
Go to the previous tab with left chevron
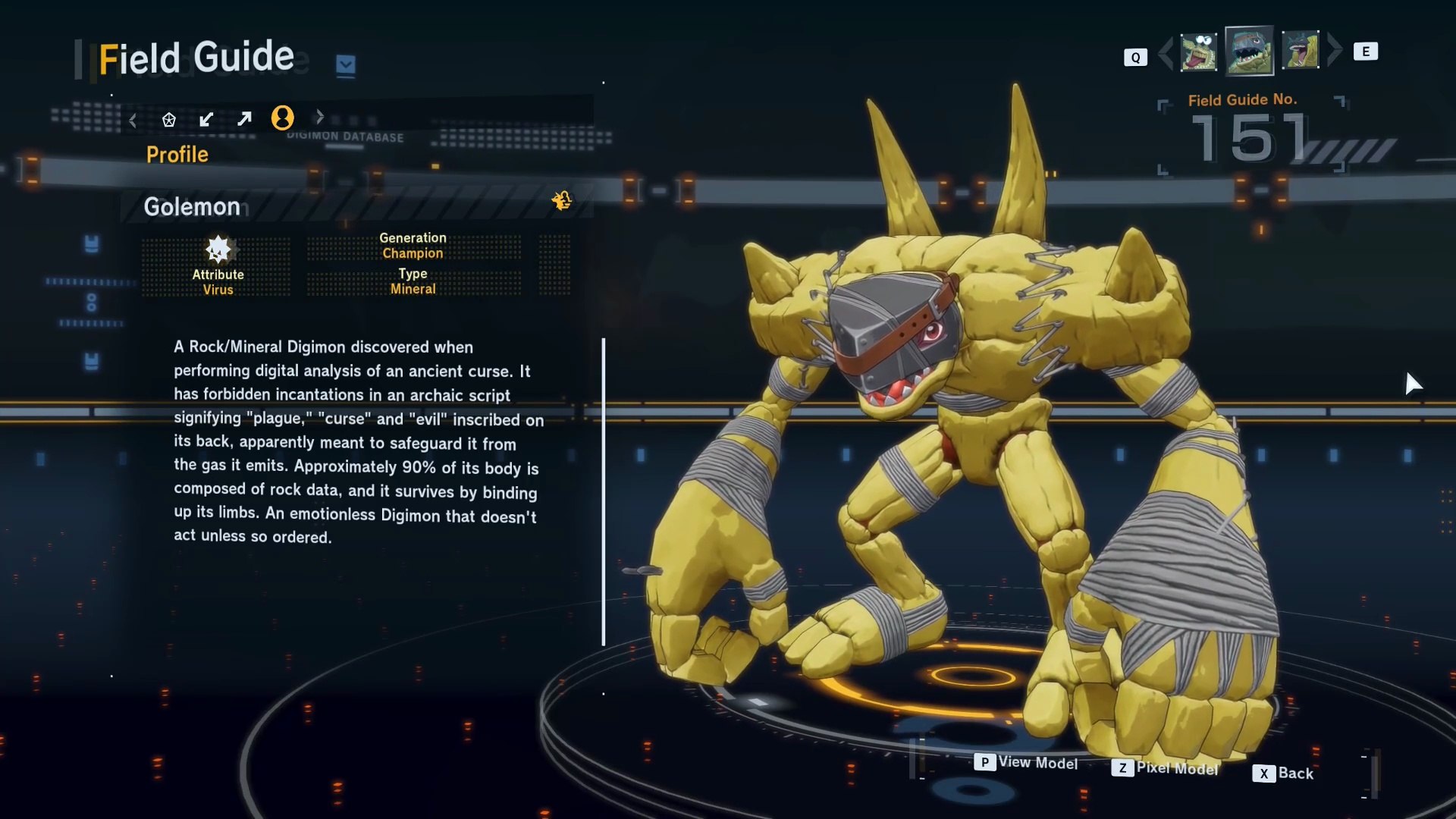[x=133, y=120]
